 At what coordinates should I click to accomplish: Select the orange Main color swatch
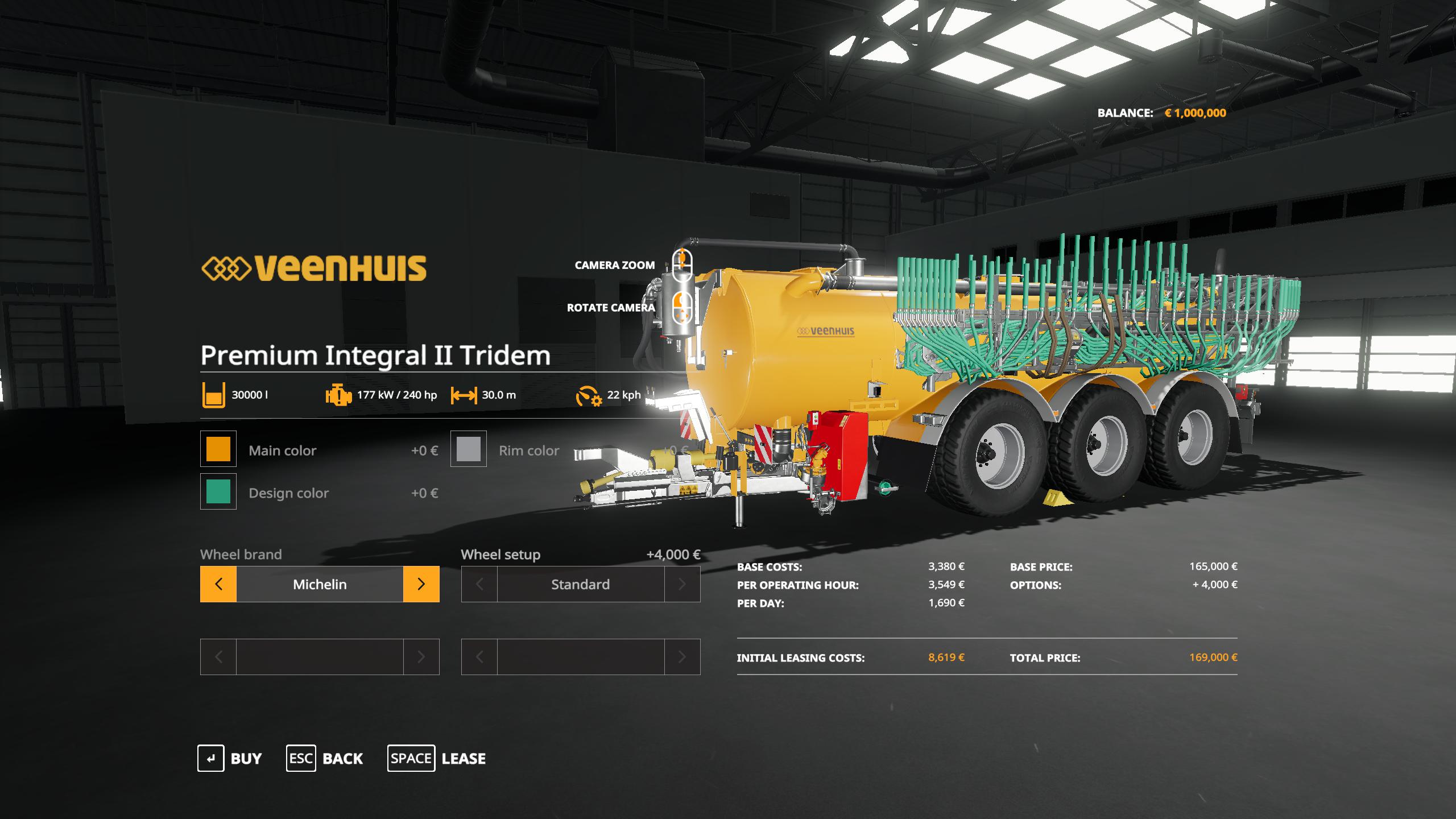(x=218, y=449)
